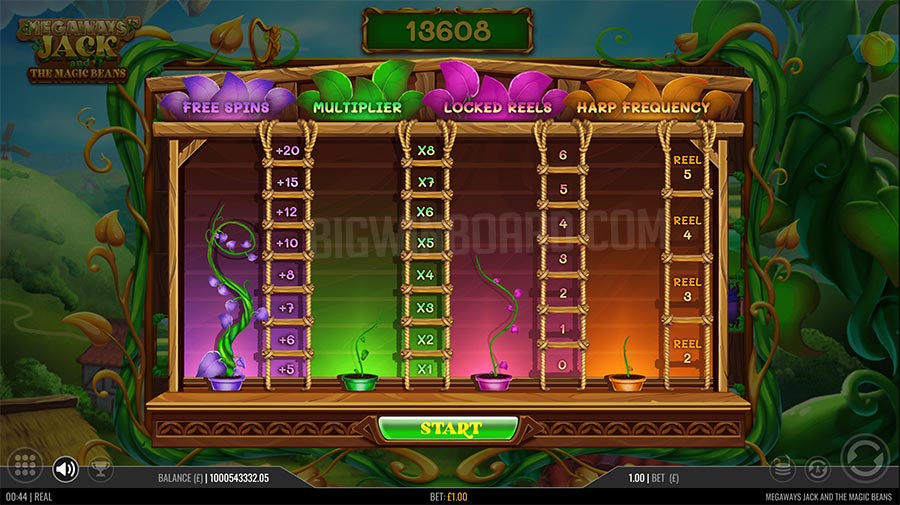Select the orange Harp Frequency flower pot
Image resolution: width=900 pixels, height=505 pixels.
coord(626,381)
